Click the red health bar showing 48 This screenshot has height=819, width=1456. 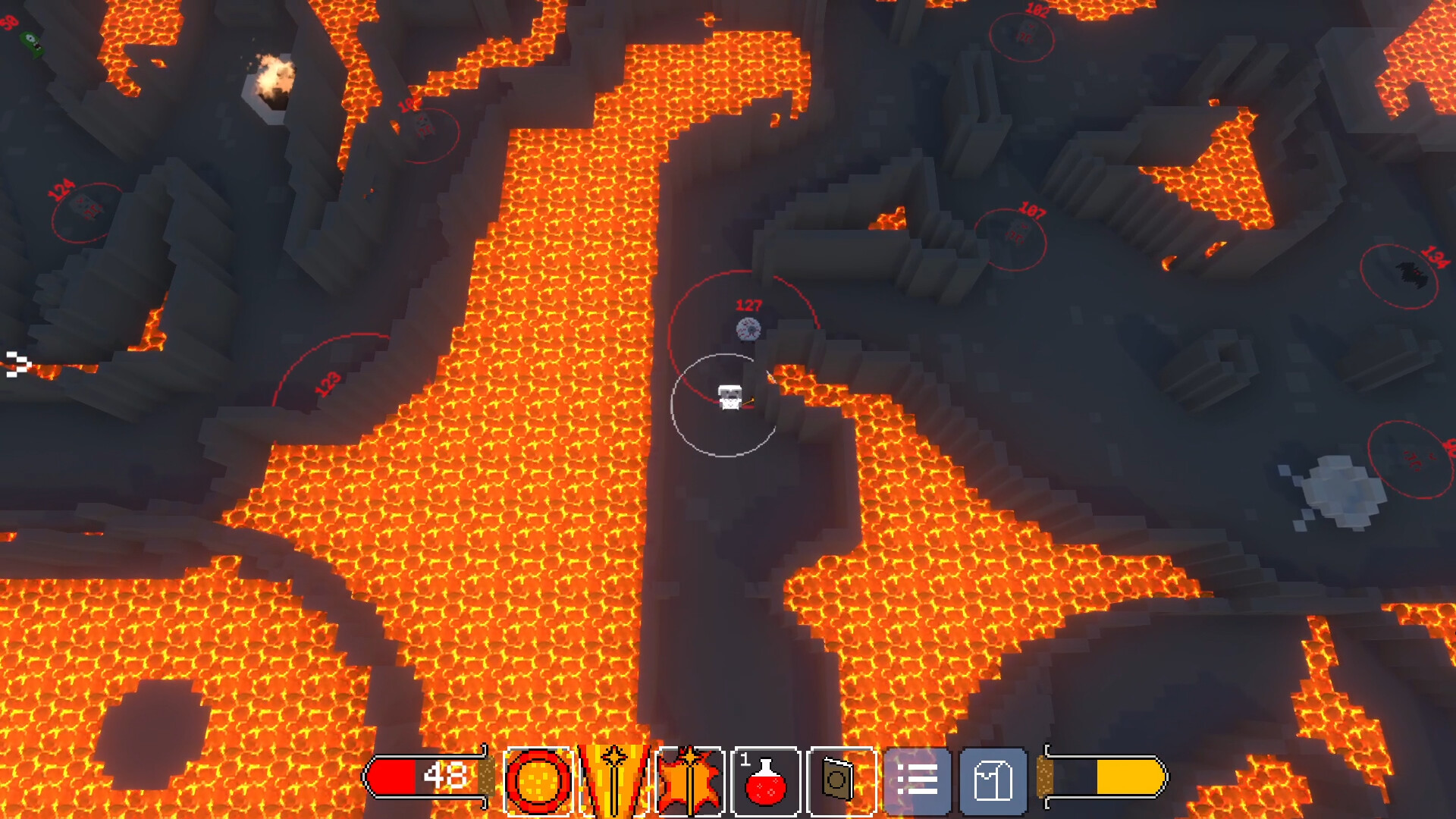pos(425,777)
